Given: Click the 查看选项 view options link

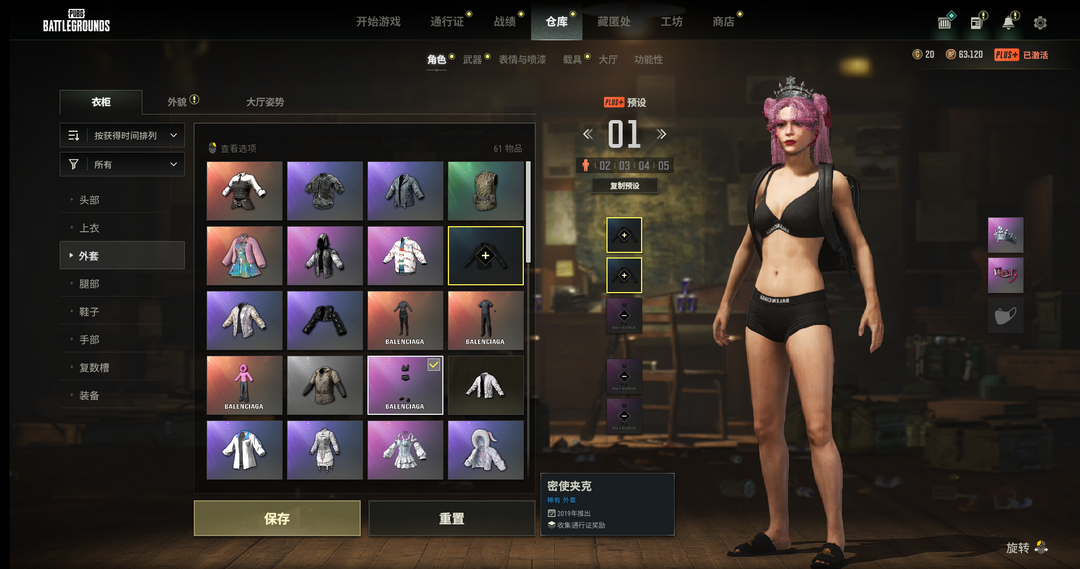Looking at the screenshot, I should click(237, 148).
